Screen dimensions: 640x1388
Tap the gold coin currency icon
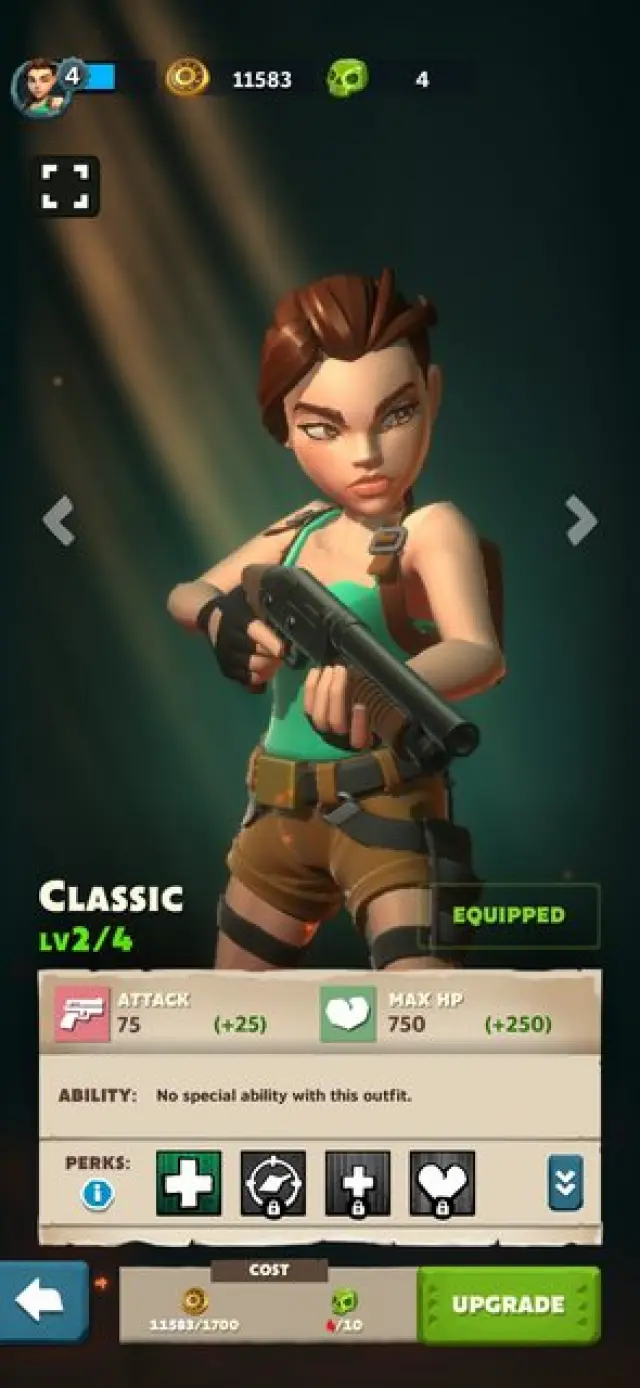pos(187,78)
